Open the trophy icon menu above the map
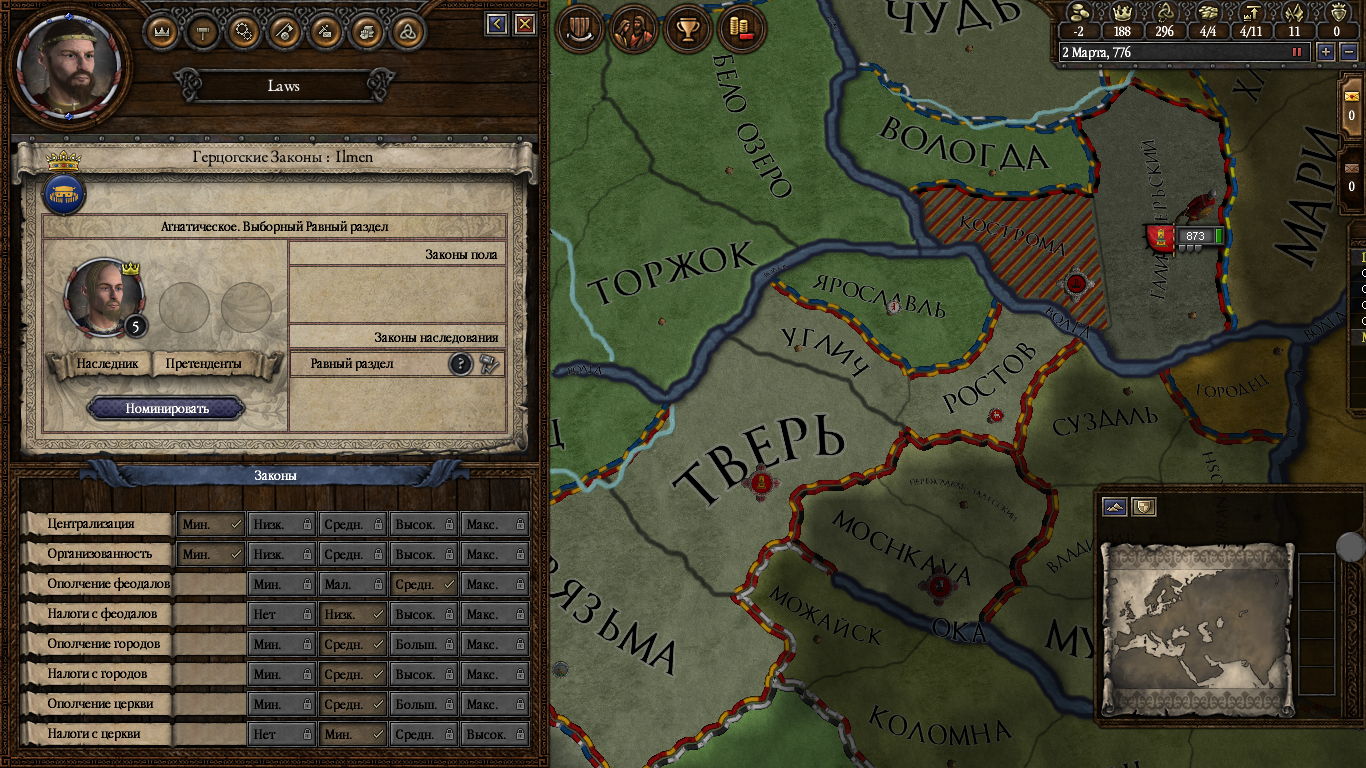This screenshot has height=768, width=1366. pos(687,30)
